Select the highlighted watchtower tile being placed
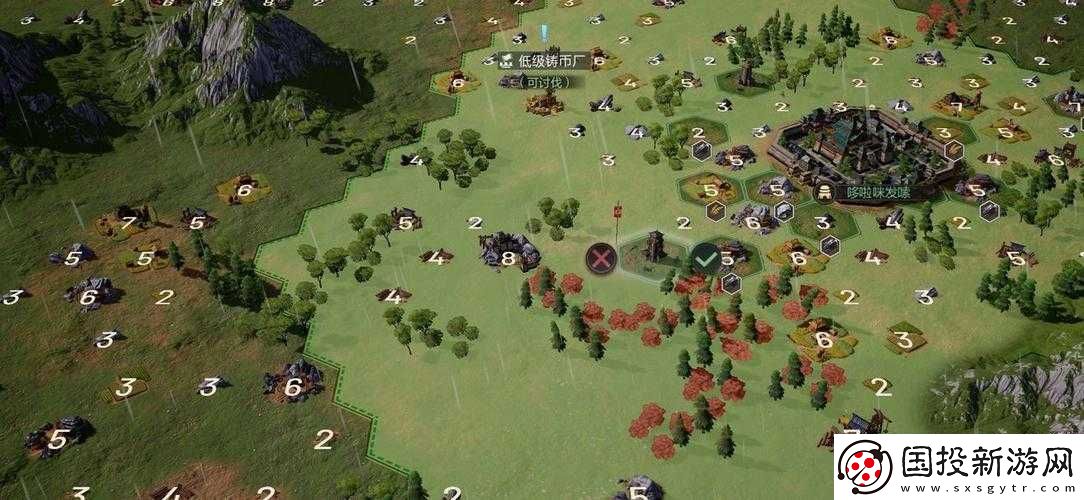Screen dimensions: 1084x500 coord(653,252)
